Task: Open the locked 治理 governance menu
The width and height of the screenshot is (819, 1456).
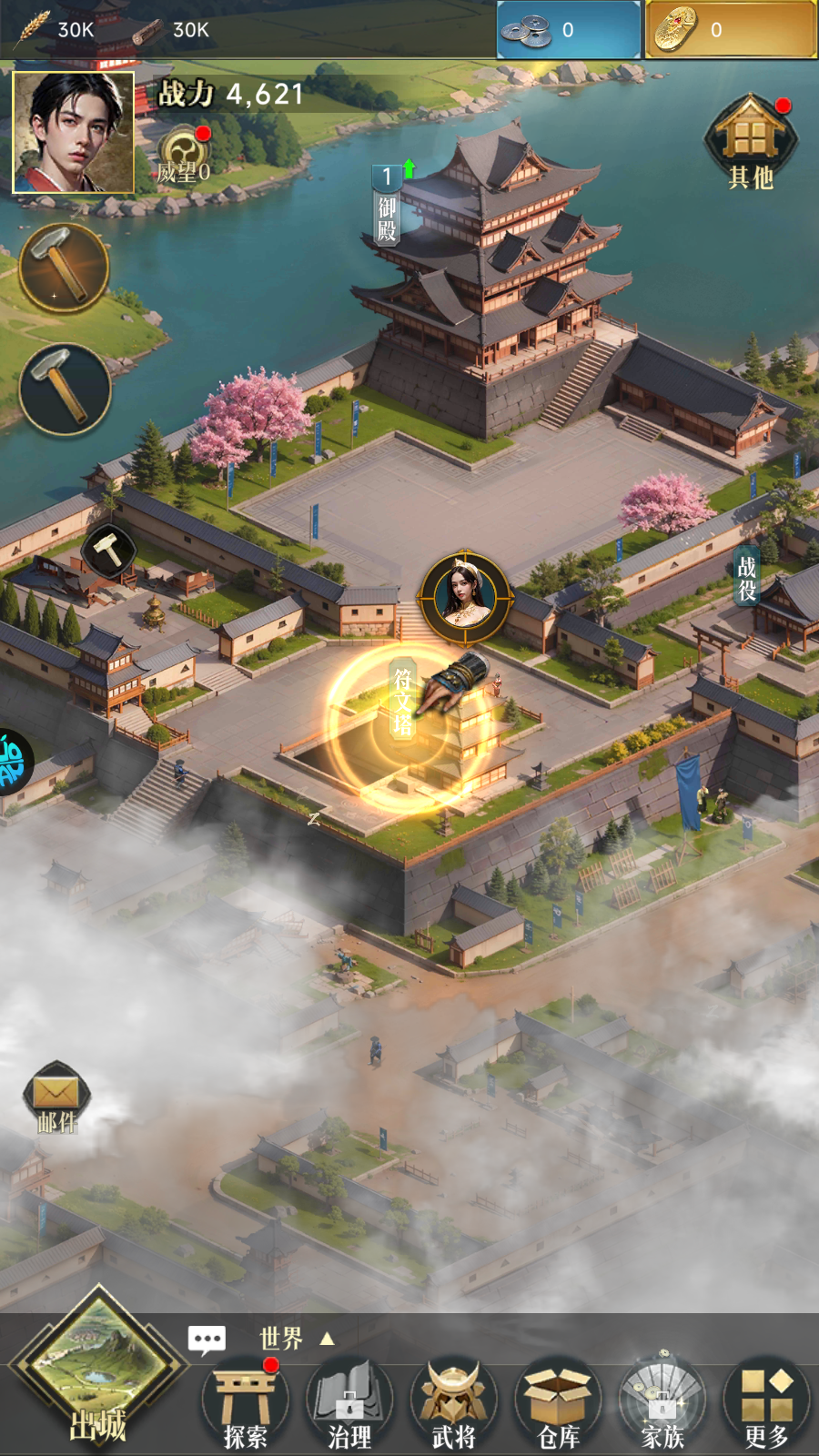Action: (349, 1406)
